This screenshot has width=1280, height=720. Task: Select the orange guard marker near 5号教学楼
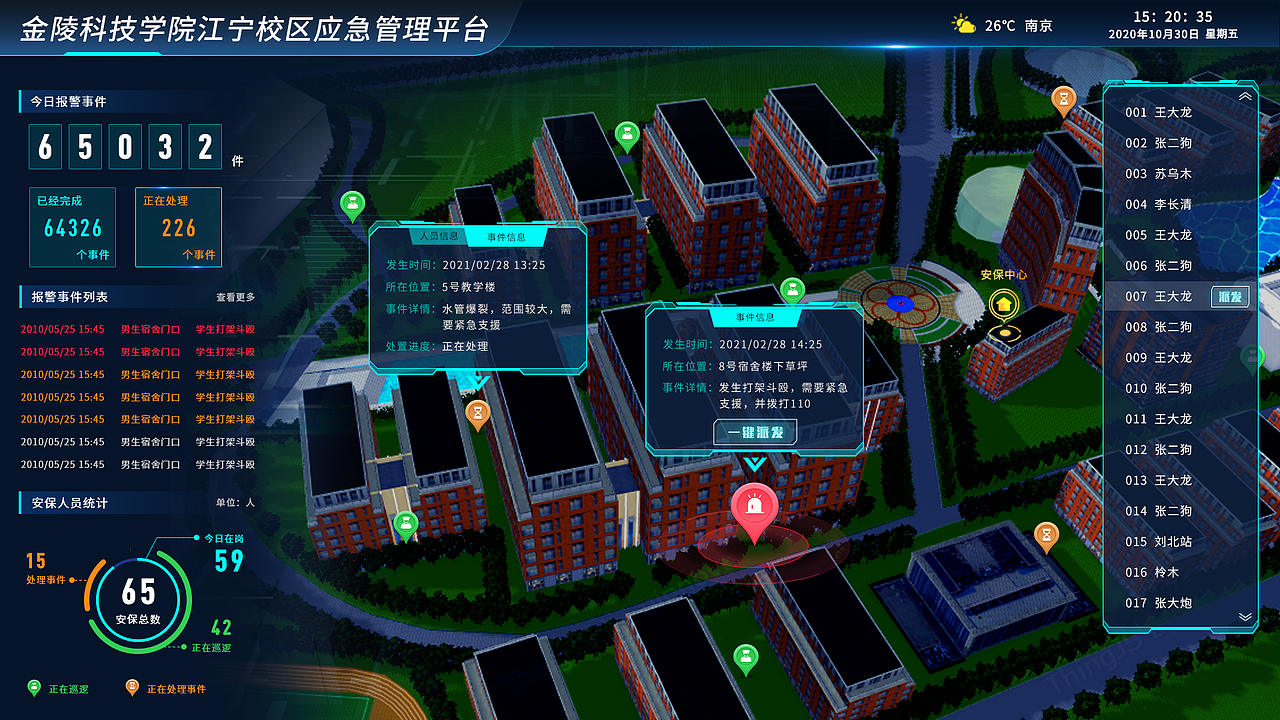click(480, 412)
